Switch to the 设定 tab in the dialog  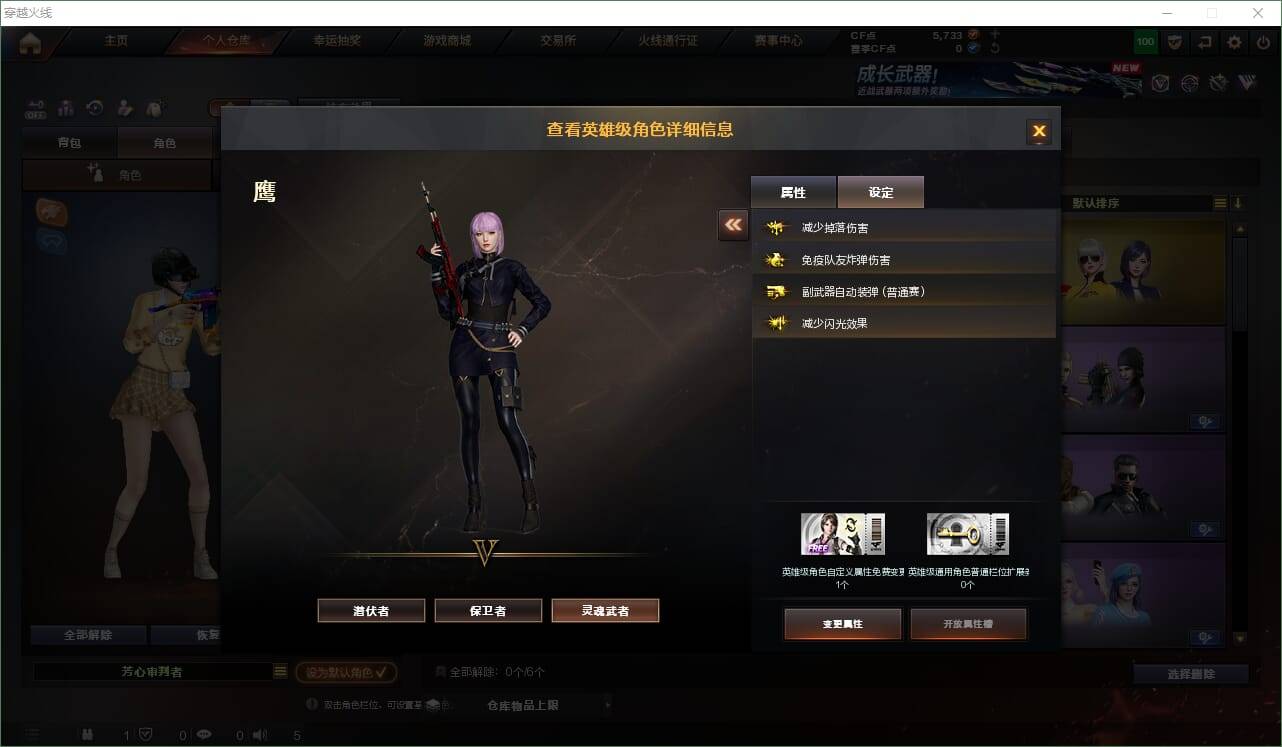point(880,191)
